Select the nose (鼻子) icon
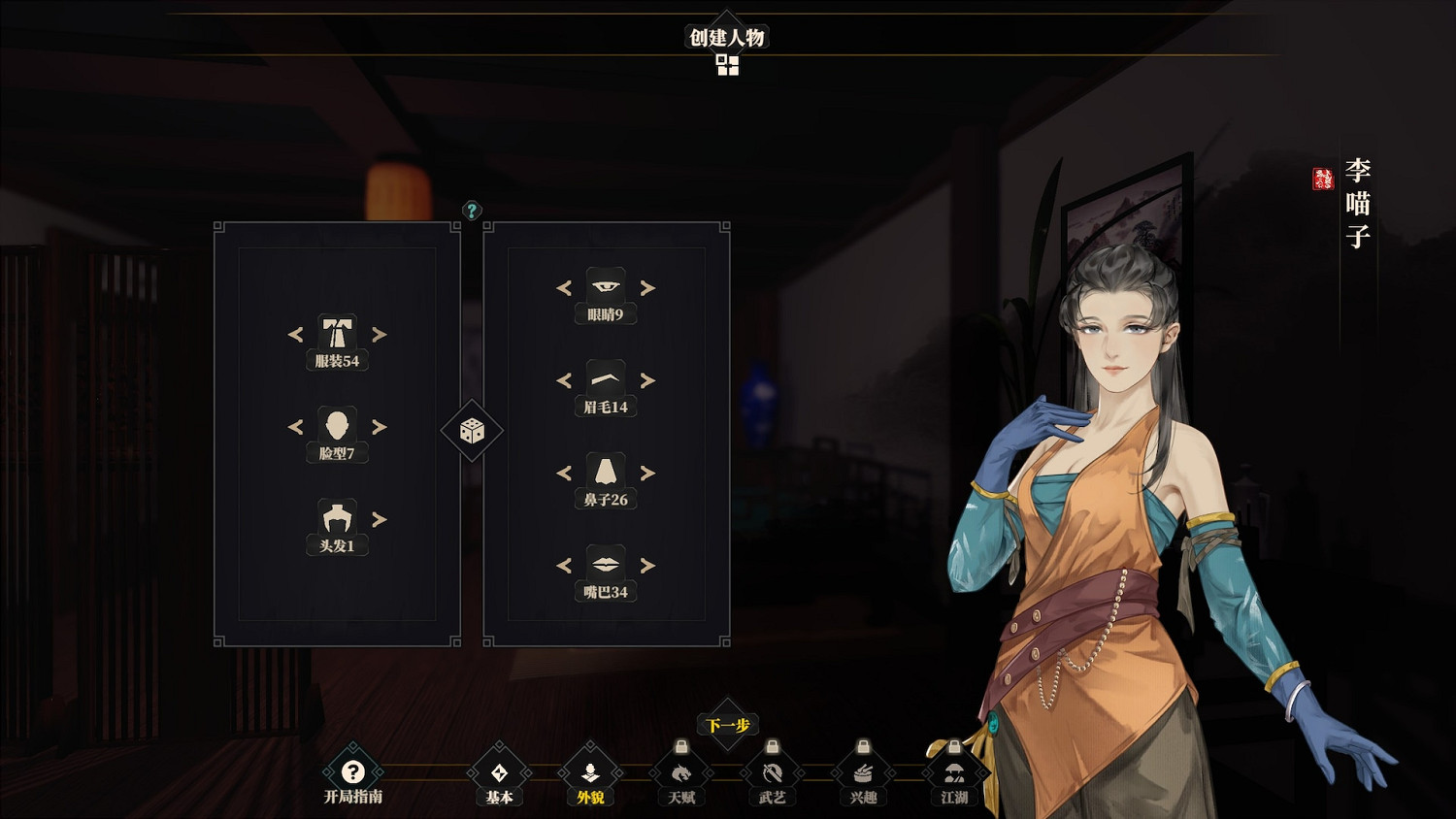This screenshot has height=819, width=1456. pyautogui.click(x=606, y=472)
